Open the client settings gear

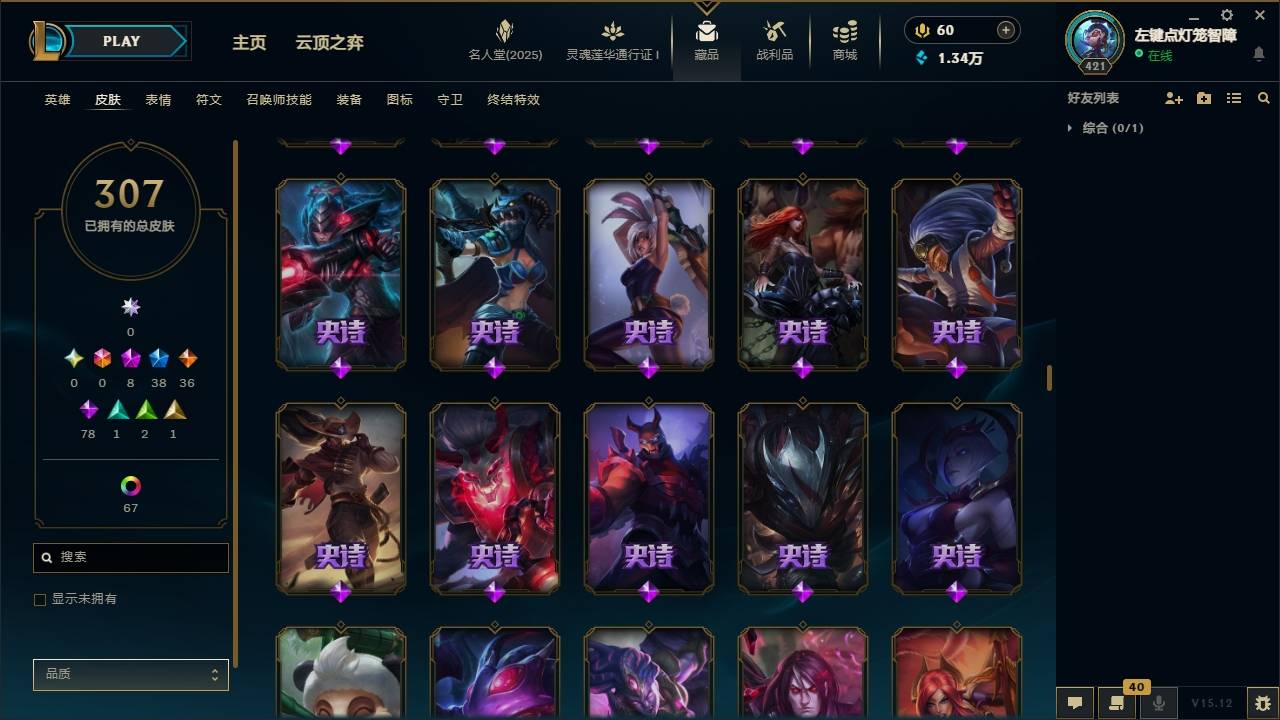[1225, 15]
